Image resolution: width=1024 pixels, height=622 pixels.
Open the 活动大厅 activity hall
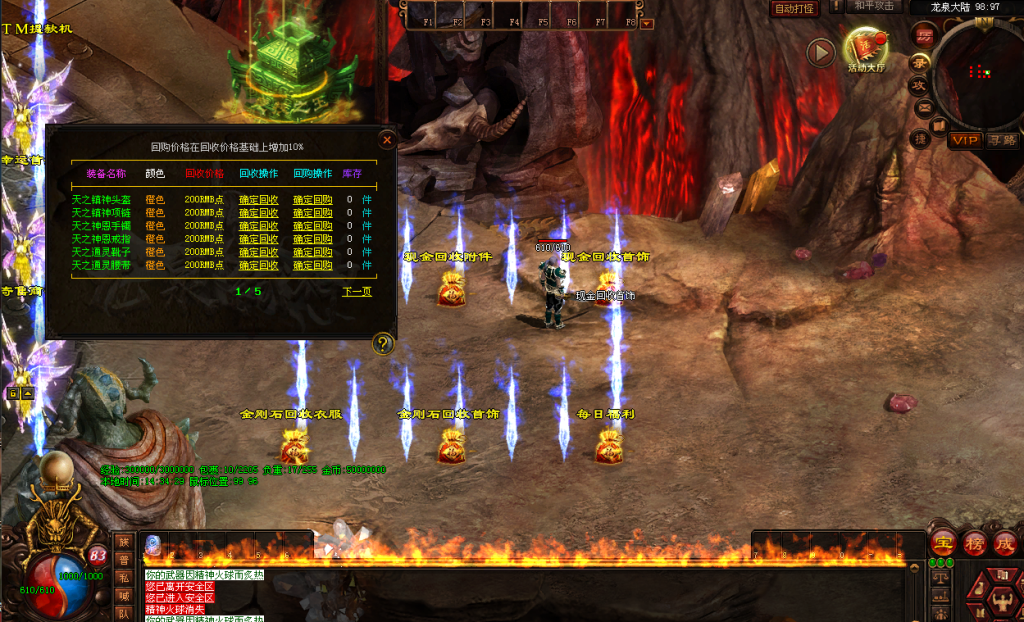click(865, 47)
